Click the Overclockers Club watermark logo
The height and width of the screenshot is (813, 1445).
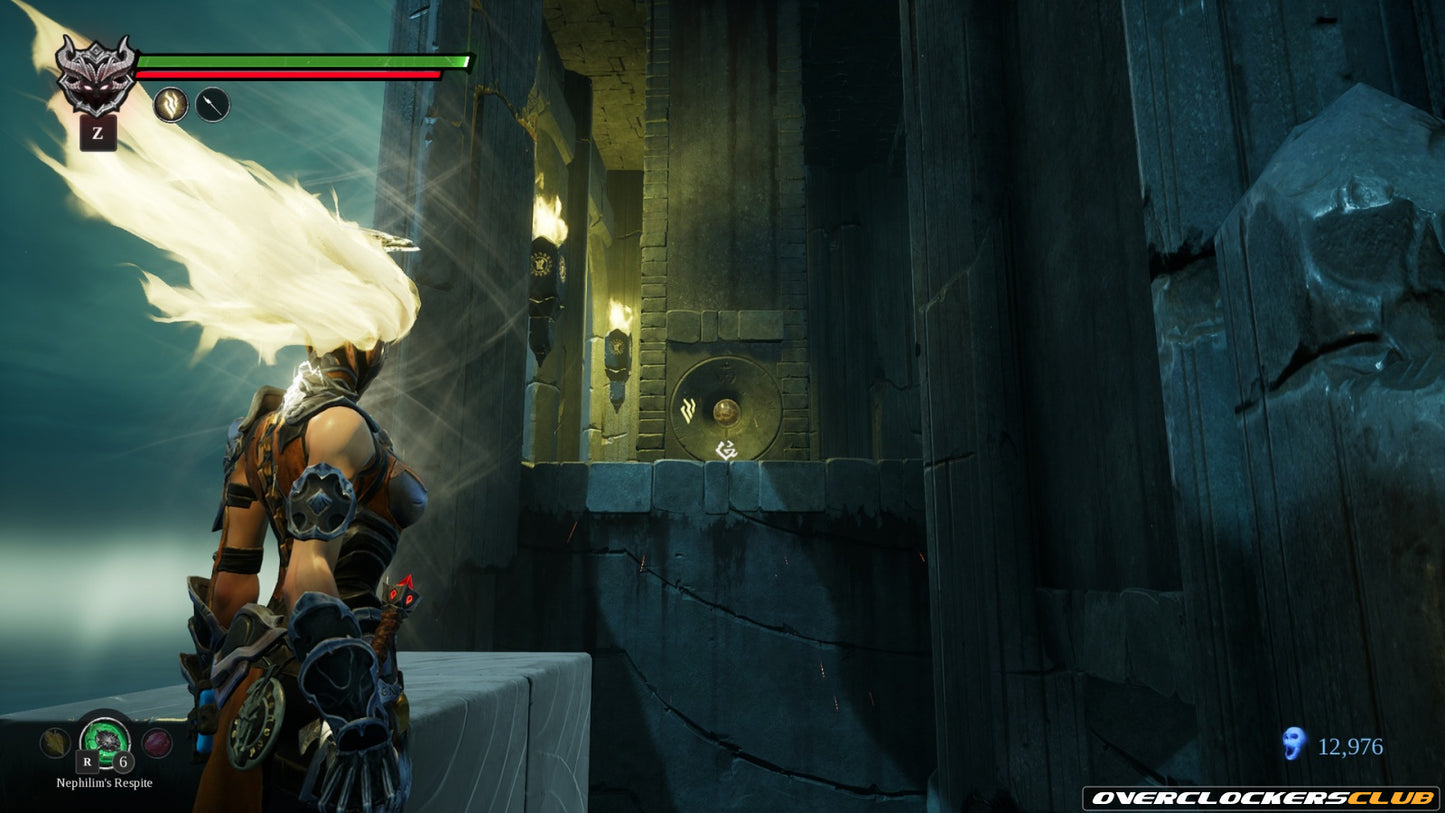[1261, 798]
